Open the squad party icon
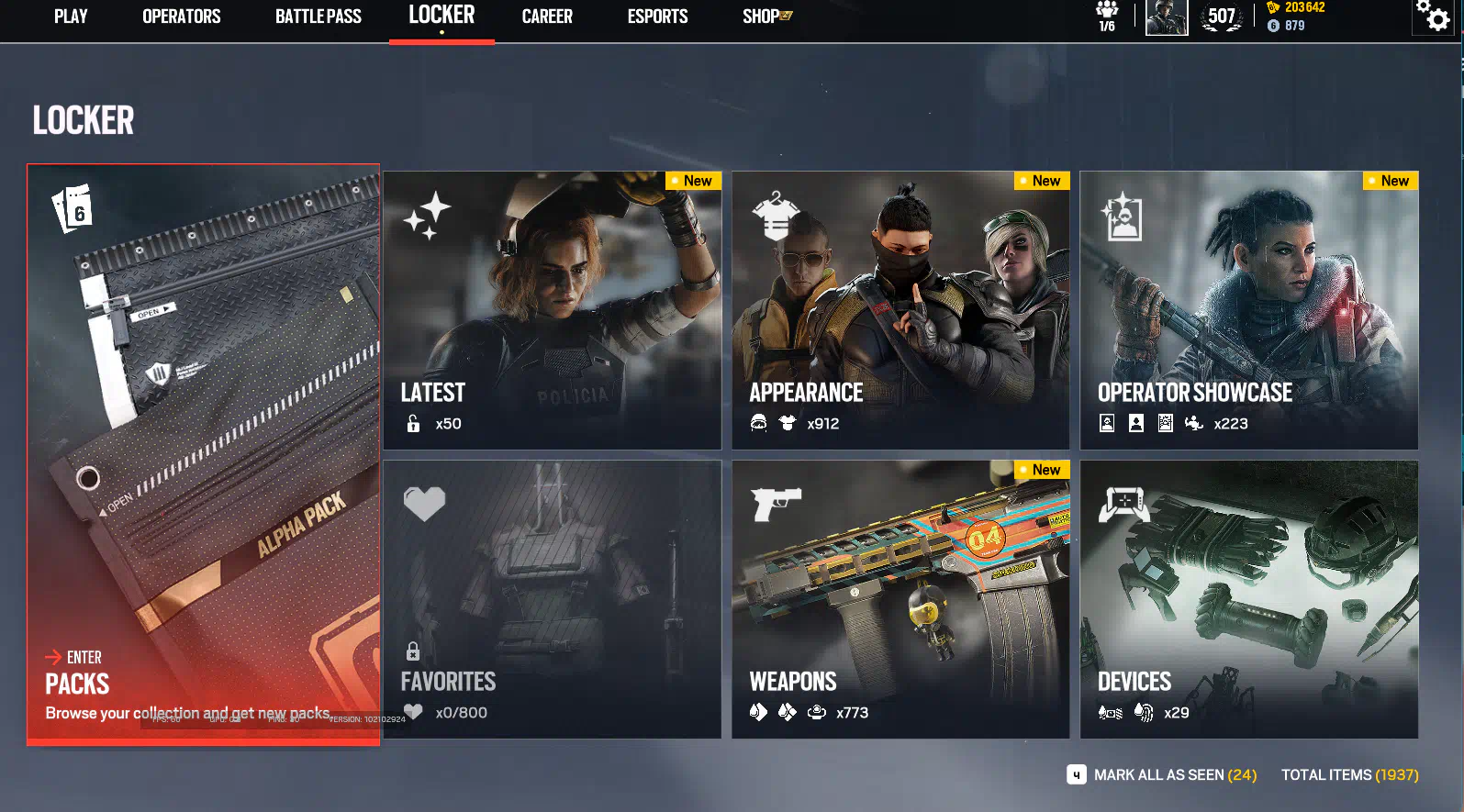The width and height of the screenshot is (1464, 812). coord(1107,17)
